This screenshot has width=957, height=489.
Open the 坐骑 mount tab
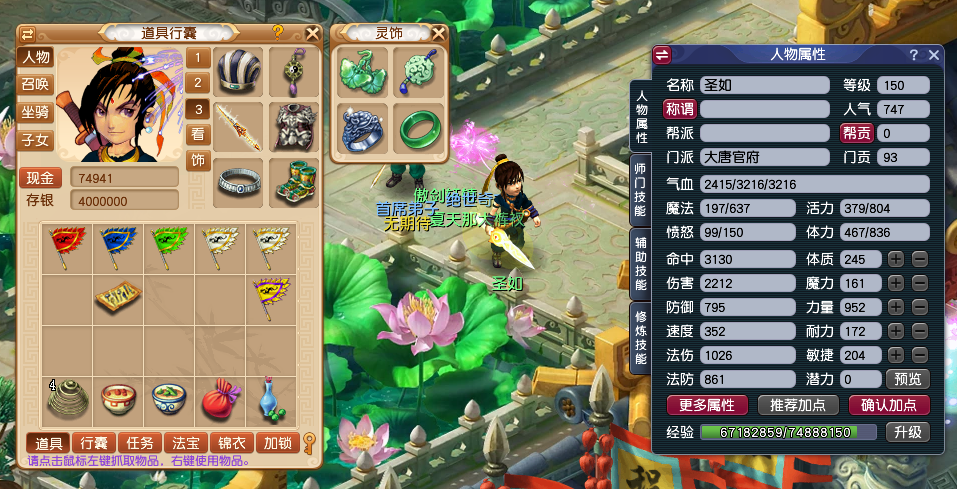point(36,112)
